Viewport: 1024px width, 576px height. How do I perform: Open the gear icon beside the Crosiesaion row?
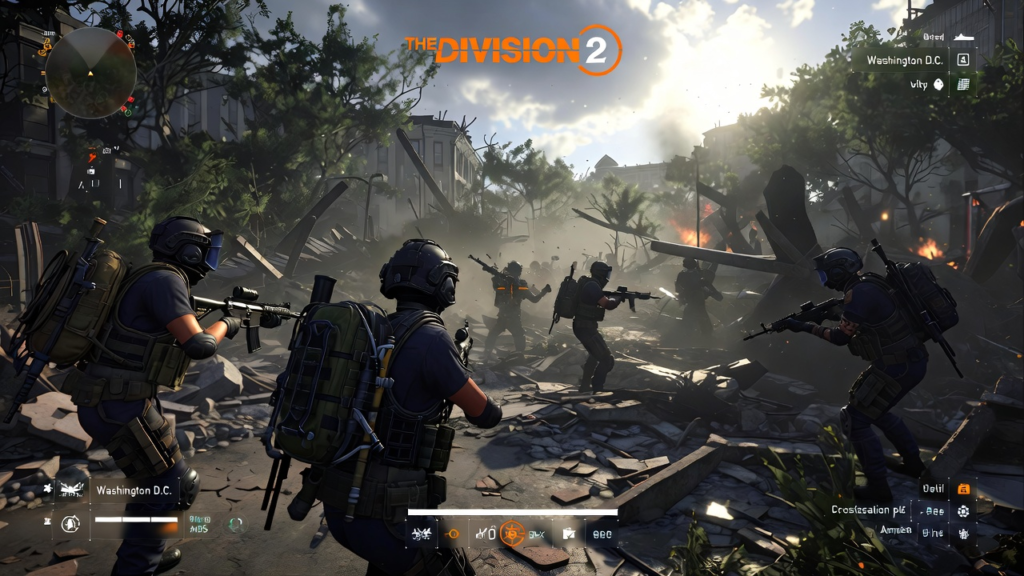pyautogui.click(x=963, y=511)
